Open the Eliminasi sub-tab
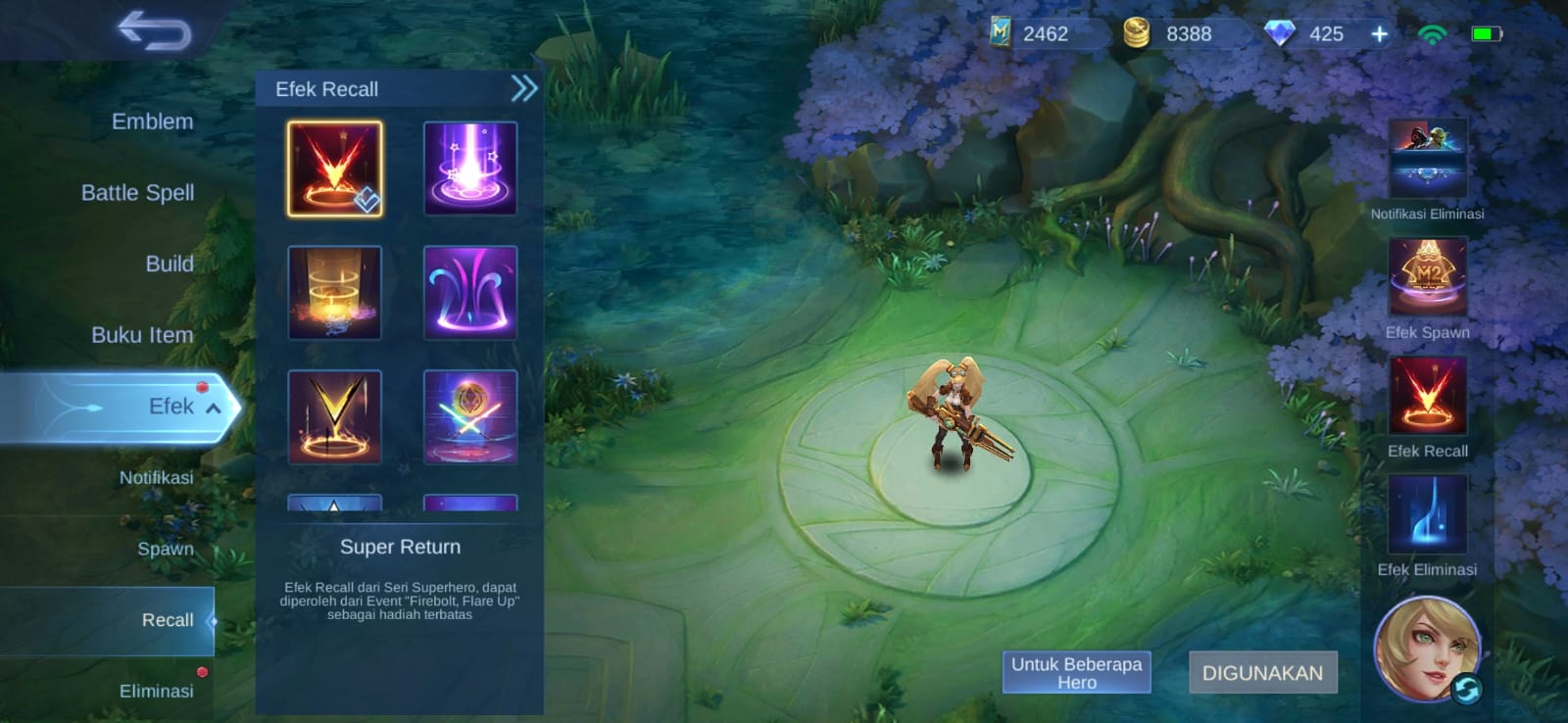The width and height of the screenshot is (1568, 723). tap(156, 691)
